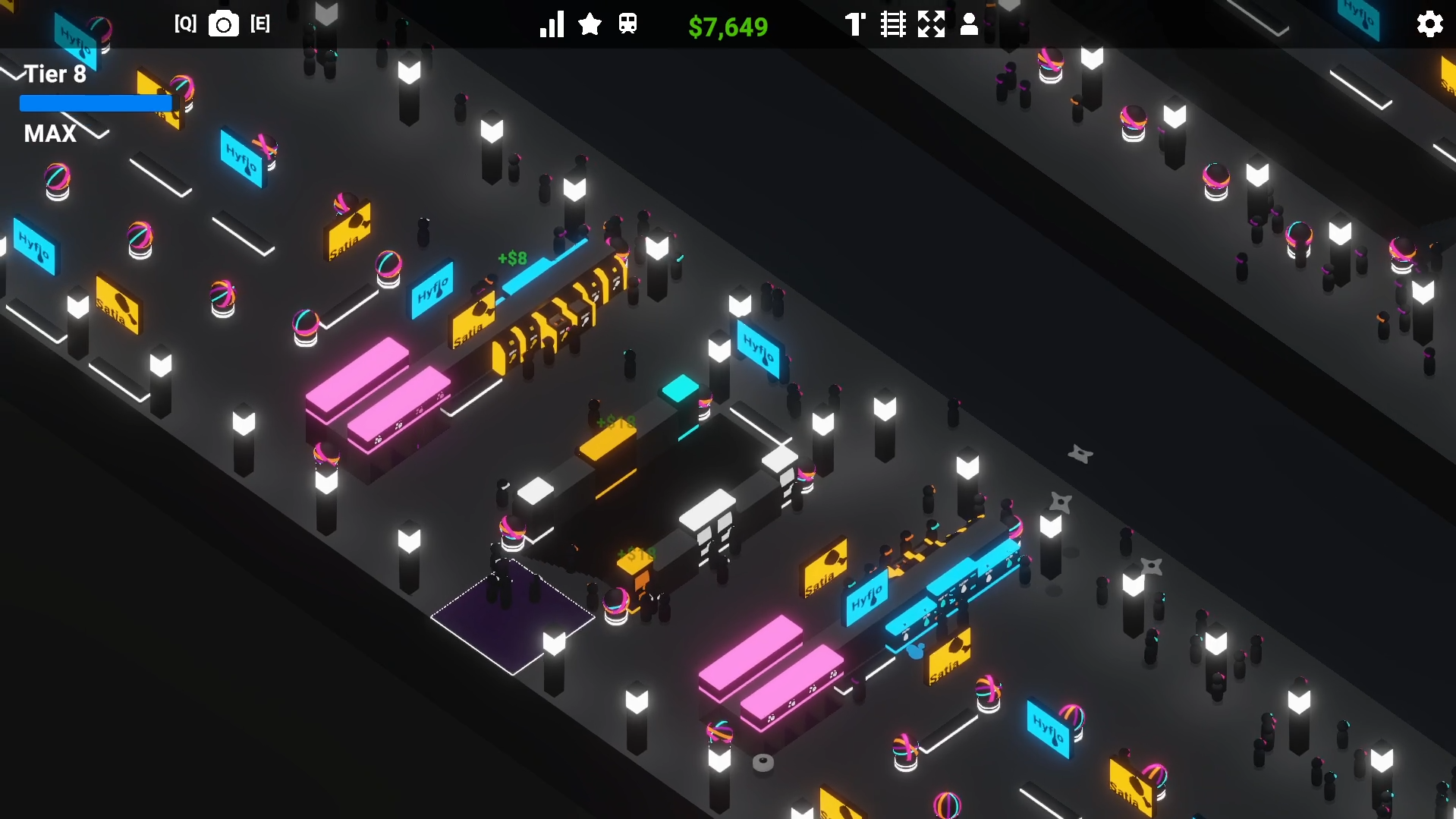Select the train icon in the toolbar
The height and width of the screenshot is (819, 1456).
[628, 24]
